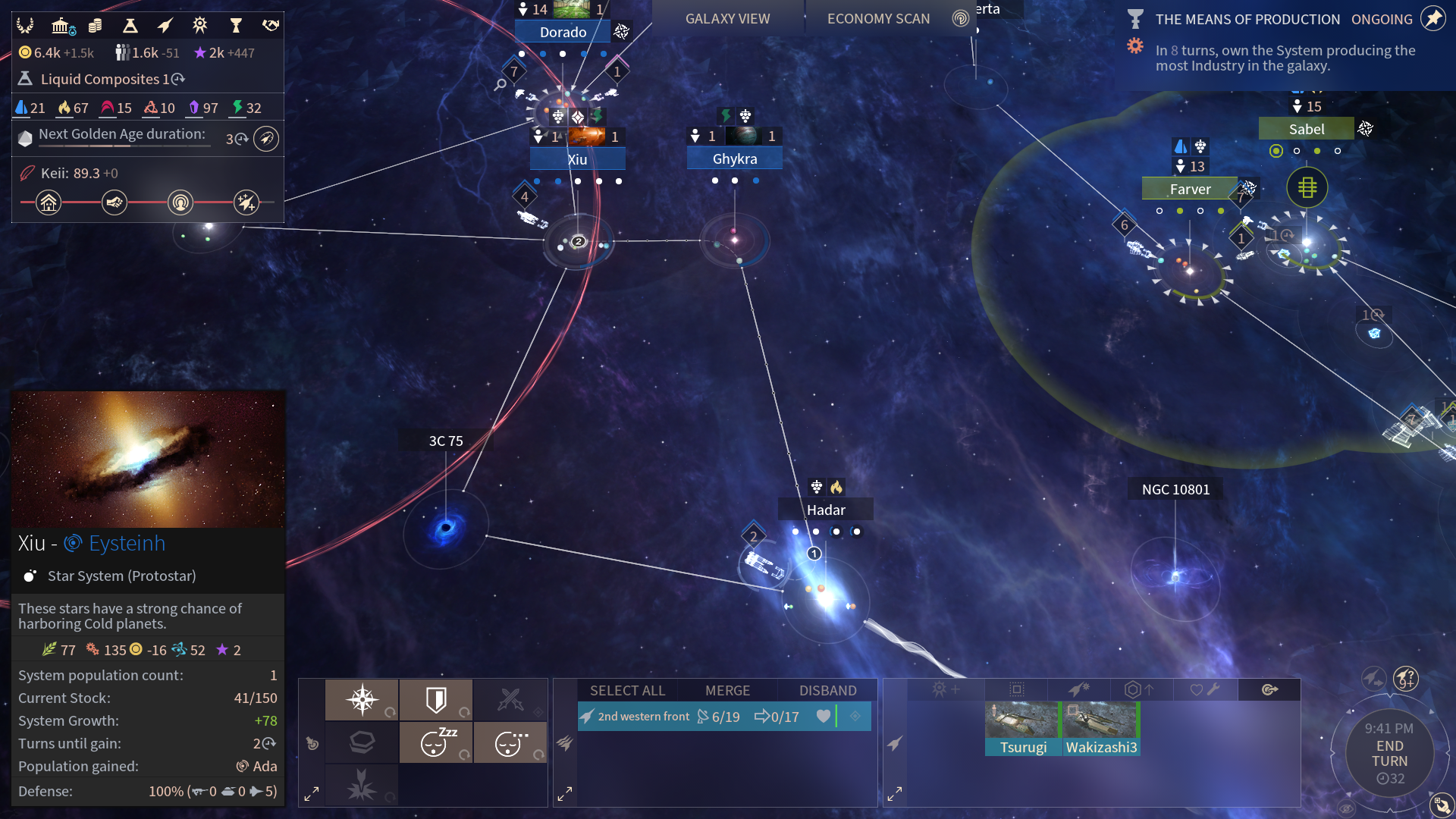Merge the selected fleets

click(727, 690)
